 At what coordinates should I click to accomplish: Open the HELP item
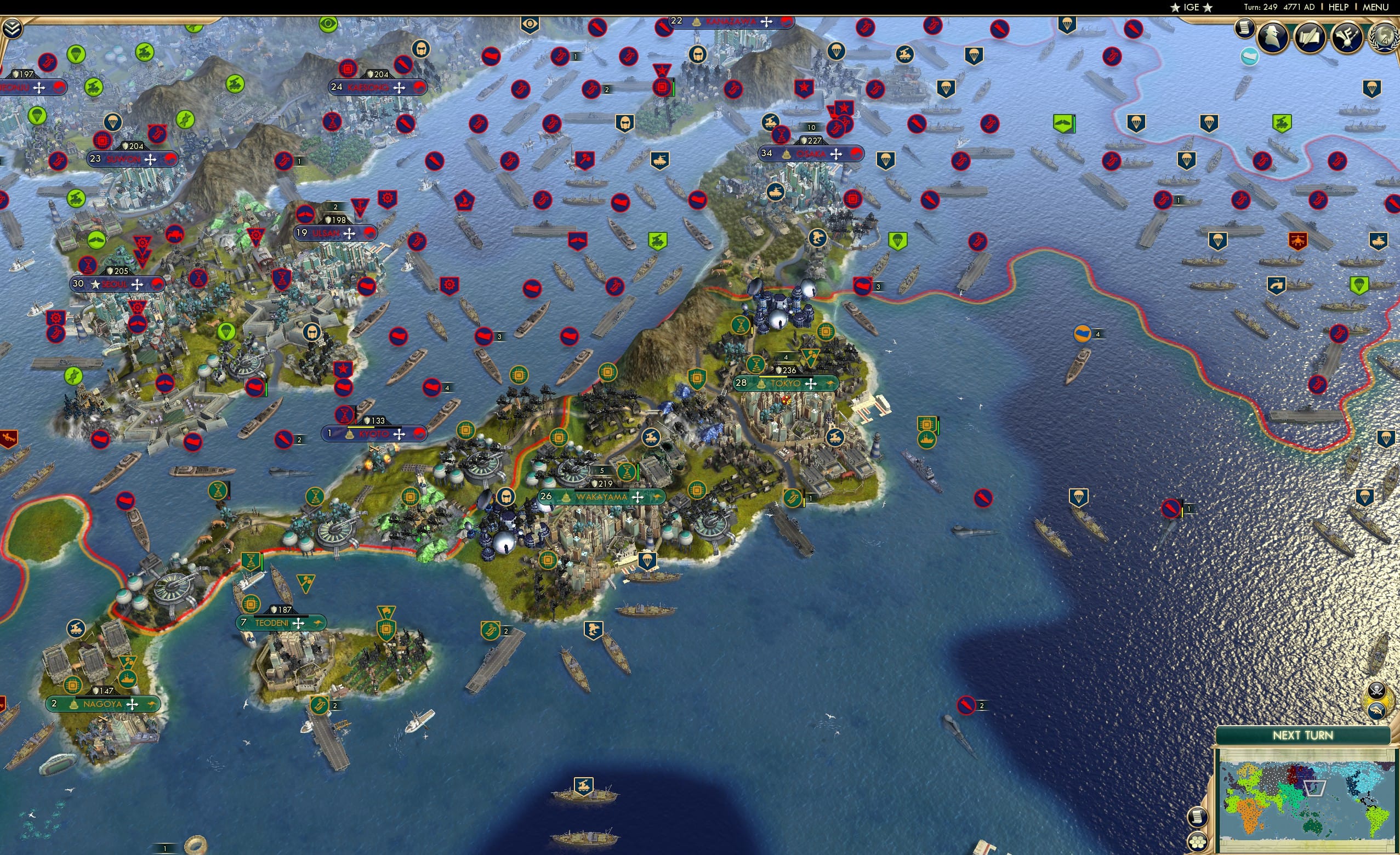point(1339,7)
